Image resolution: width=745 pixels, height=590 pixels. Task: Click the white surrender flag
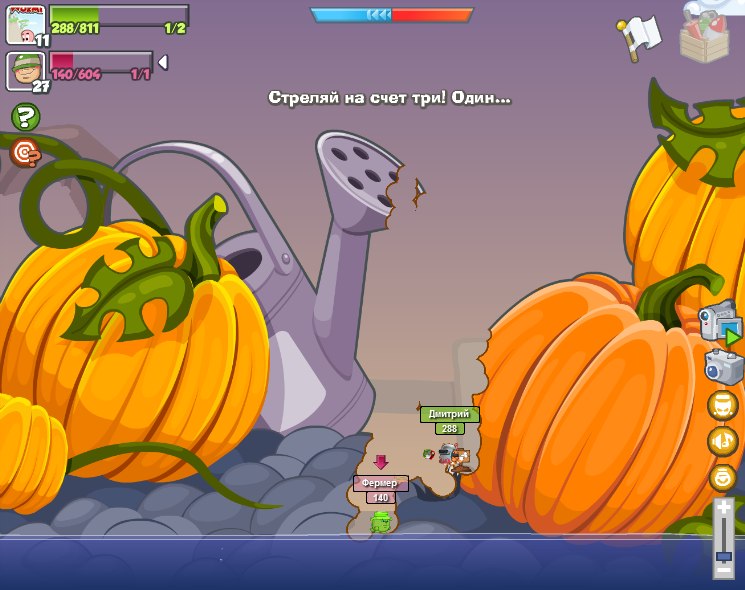coord(639,36)
